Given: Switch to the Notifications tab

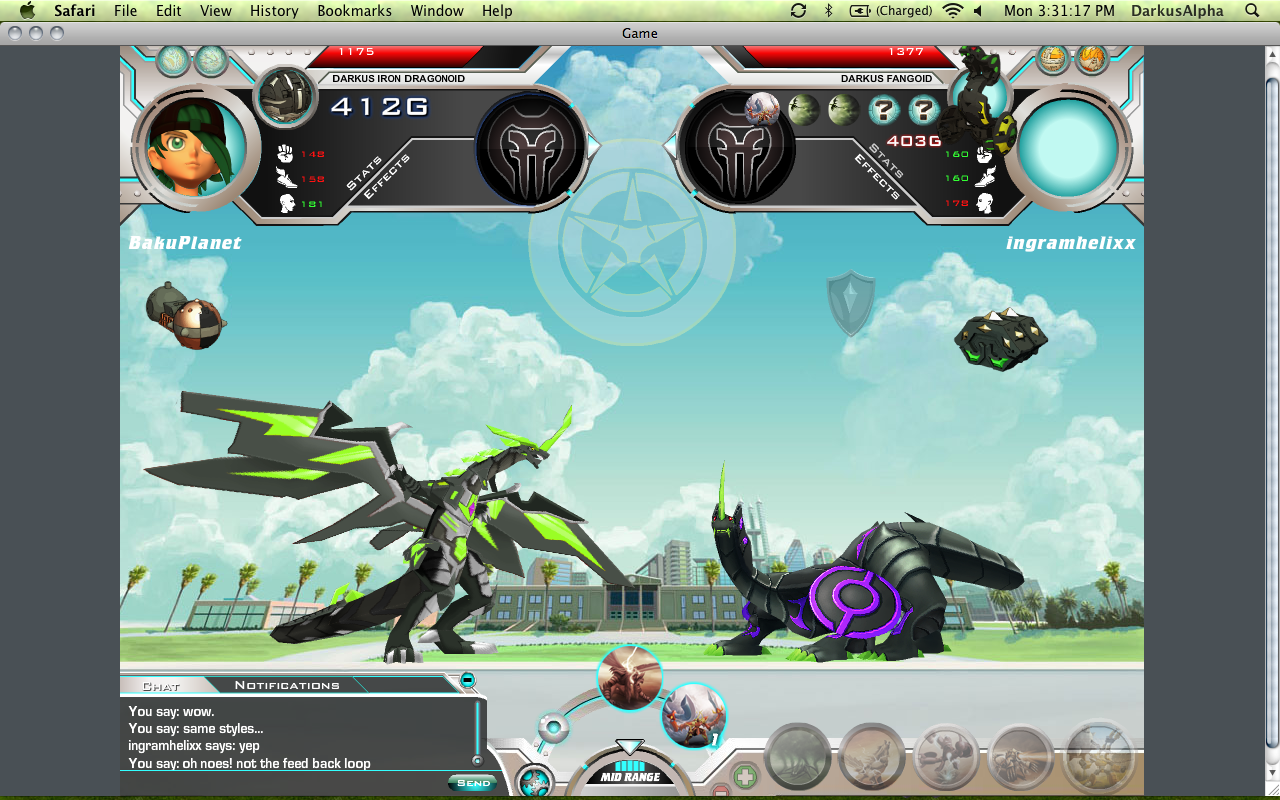Looking at the screenshot, I should (x=287, y=685).
